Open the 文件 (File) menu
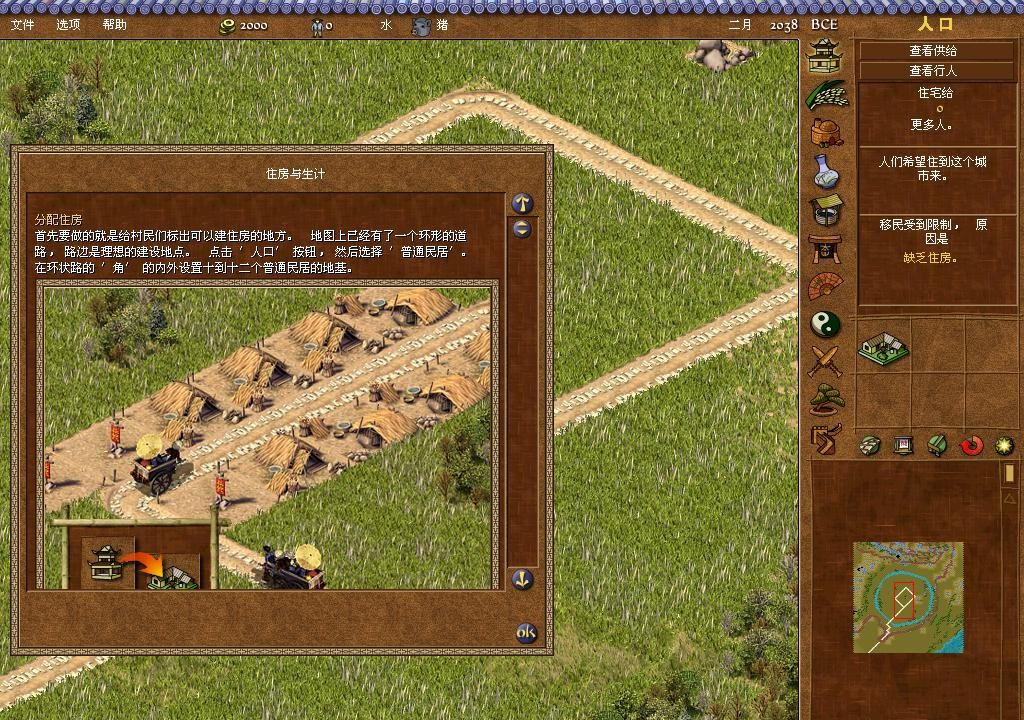 point(22,24)
